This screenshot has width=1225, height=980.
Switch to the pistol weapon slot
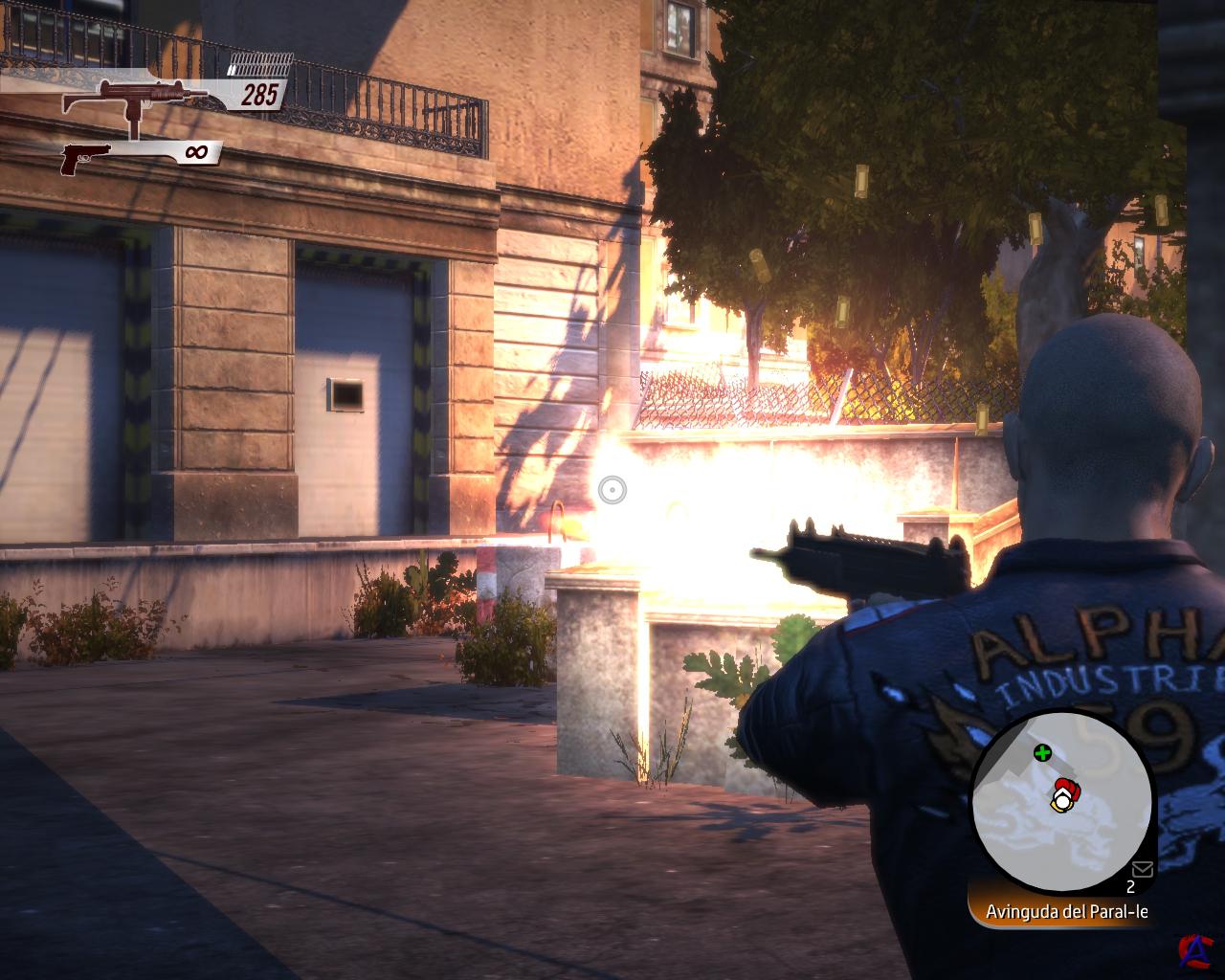coord(86,157)
